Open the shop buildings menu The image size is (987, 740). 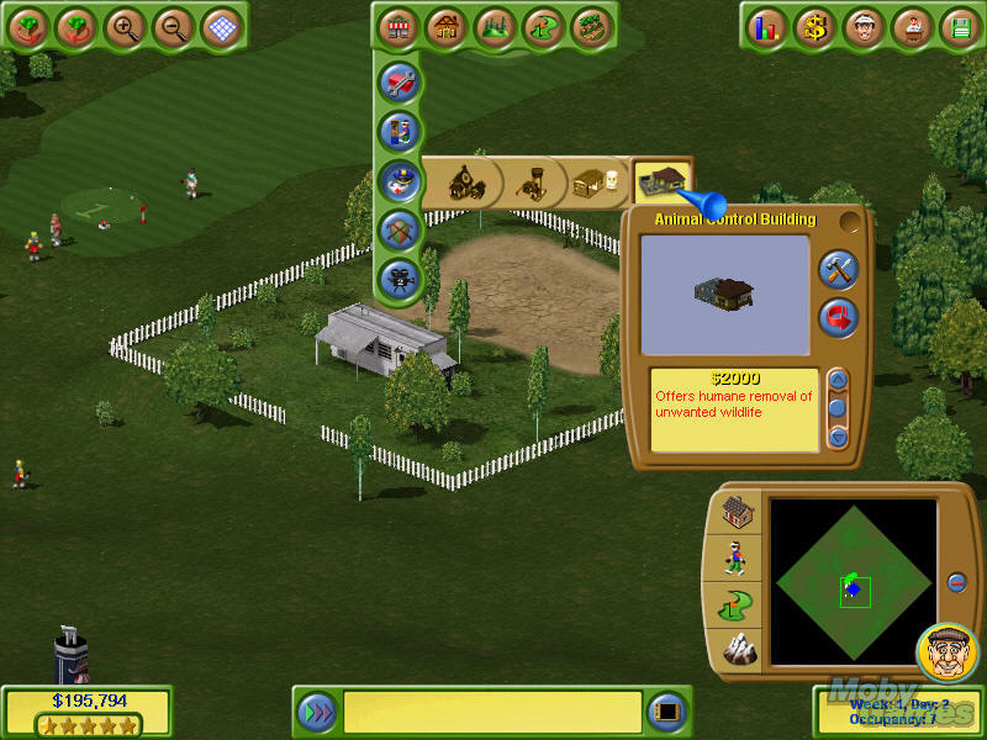point(398,28)
